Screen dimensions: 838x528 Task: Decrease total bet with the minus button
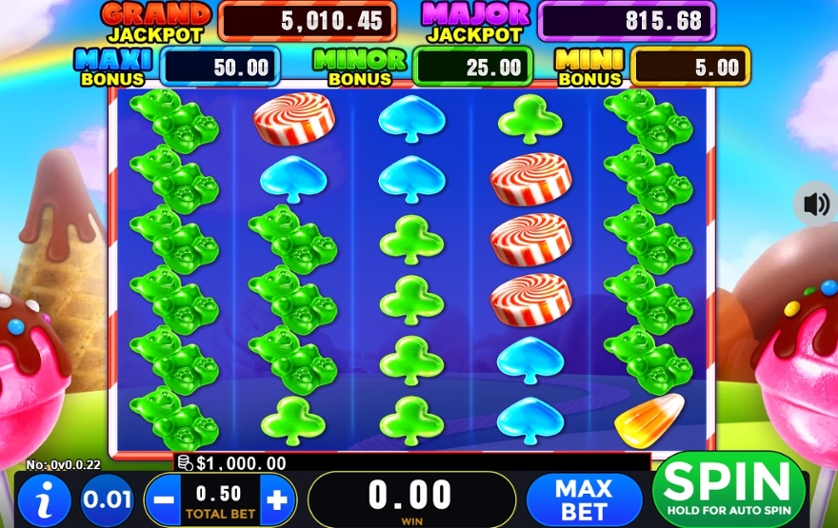164,500
